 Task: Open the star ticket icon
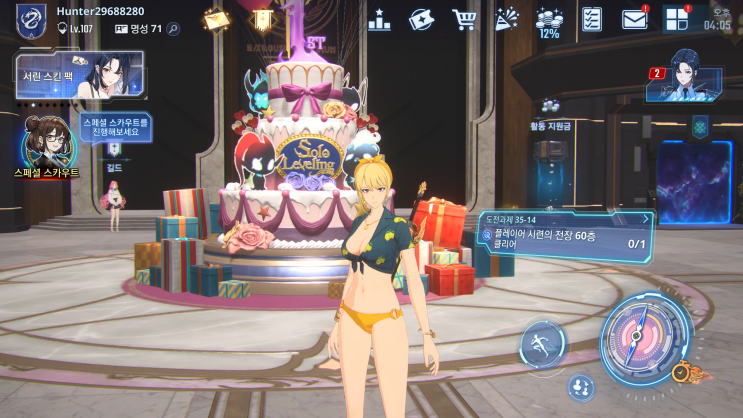pyautogui.click(x=421, y=19)
